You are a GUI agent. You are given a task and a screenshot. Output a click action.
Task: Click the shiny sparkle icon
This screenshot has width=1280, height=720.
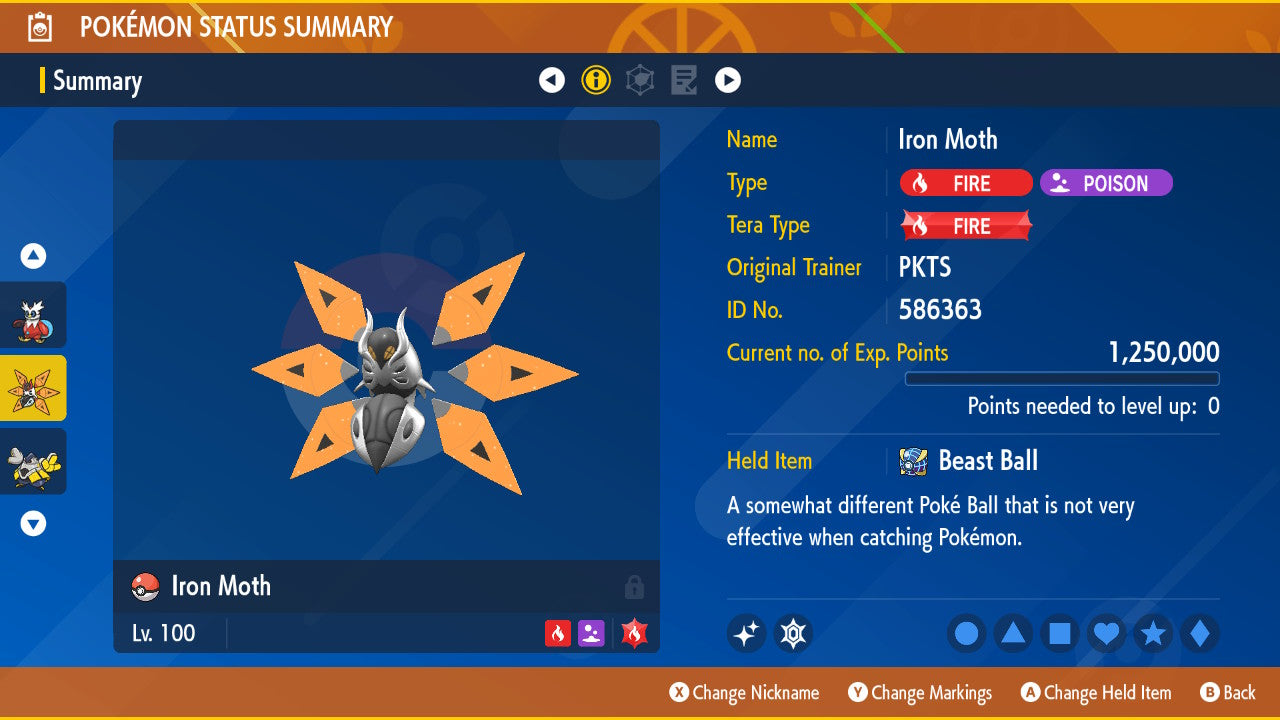click(746, 633)
